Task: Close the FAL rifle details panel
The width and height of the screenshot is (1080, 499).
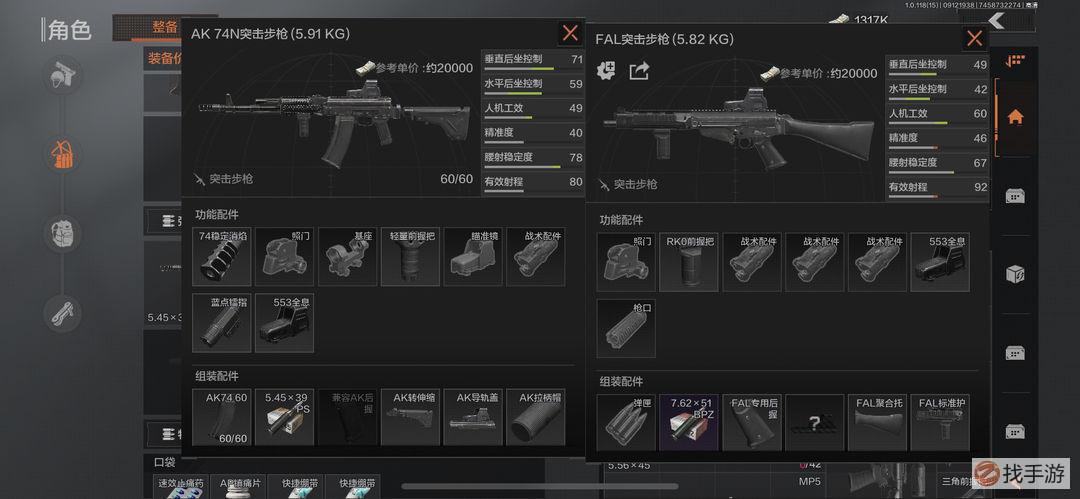Action: pyautogui.click(x=974, y=39)
